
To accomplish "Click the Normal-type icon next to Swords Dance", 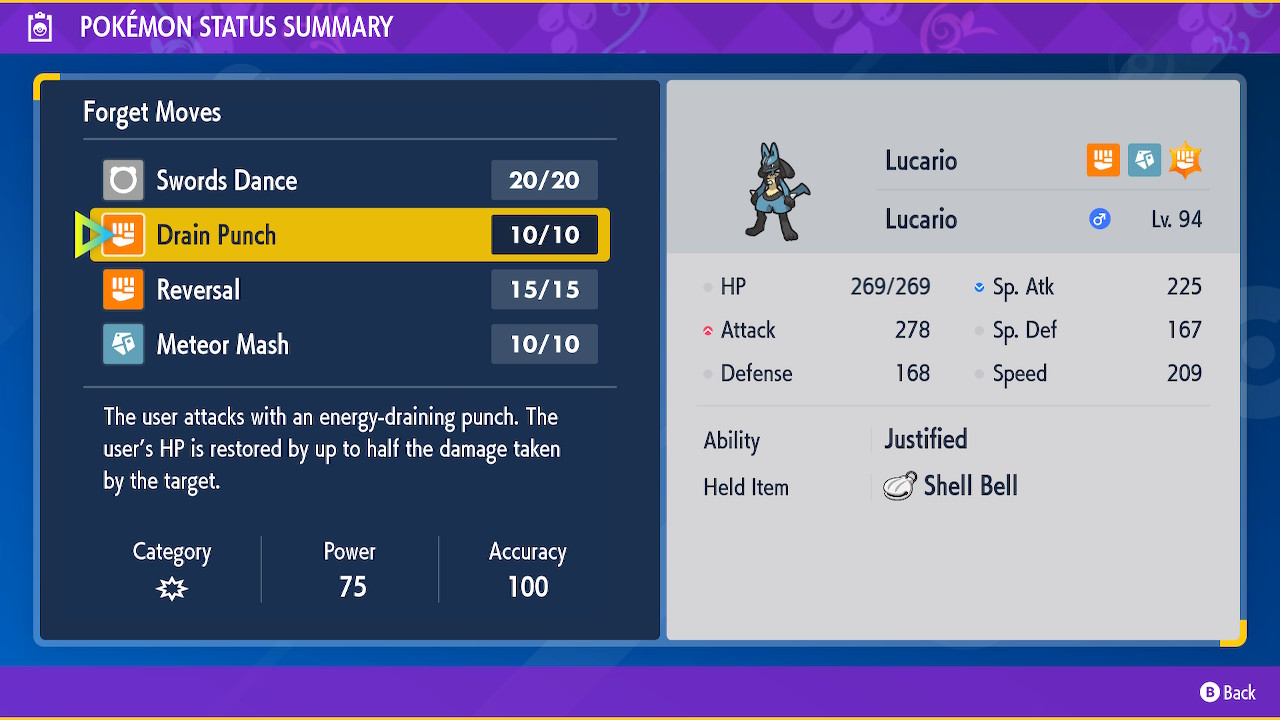I will (124, 180).
